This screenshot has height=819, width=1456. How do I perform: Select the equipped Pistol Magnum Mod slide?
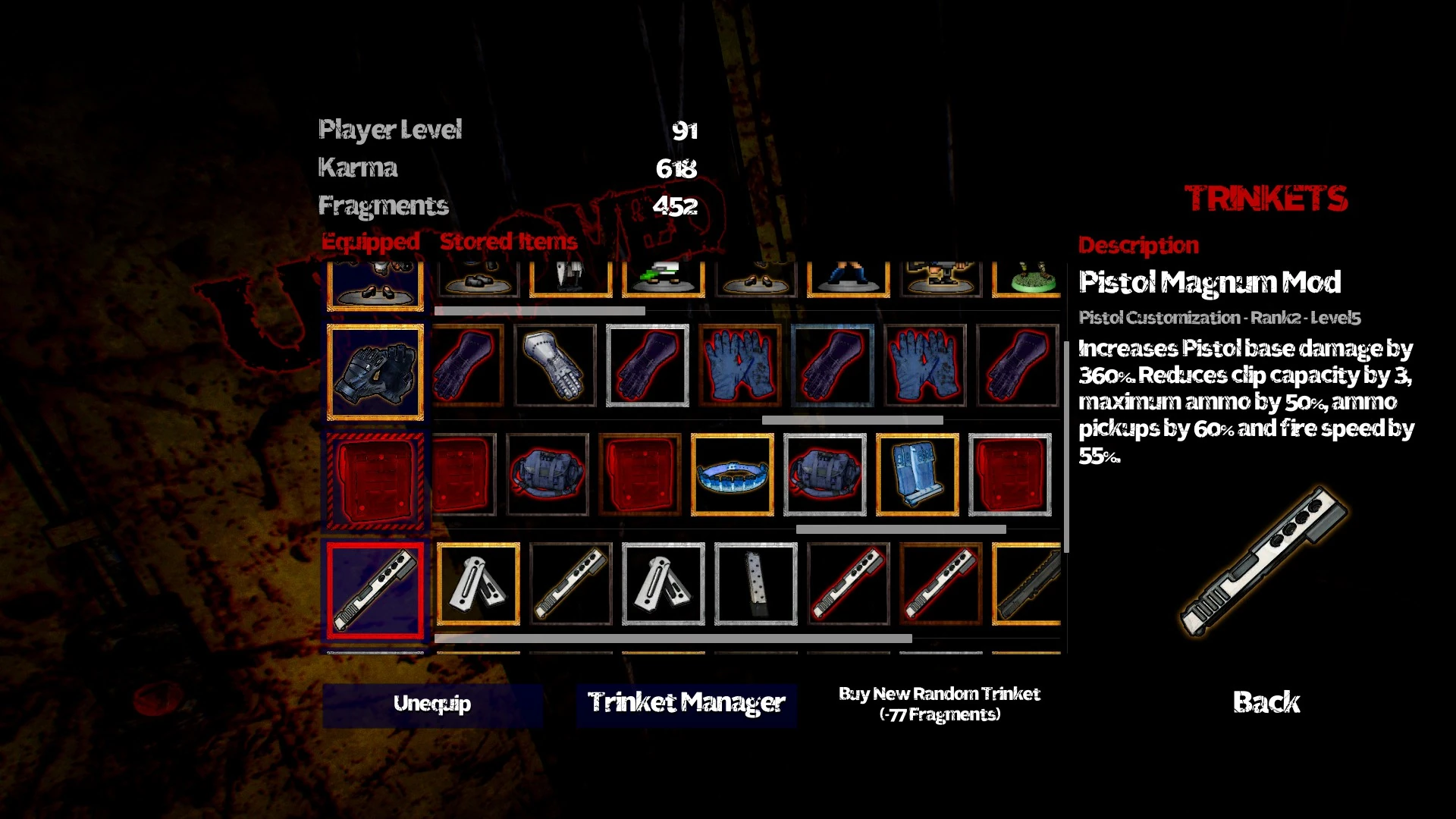pos(377,588)
